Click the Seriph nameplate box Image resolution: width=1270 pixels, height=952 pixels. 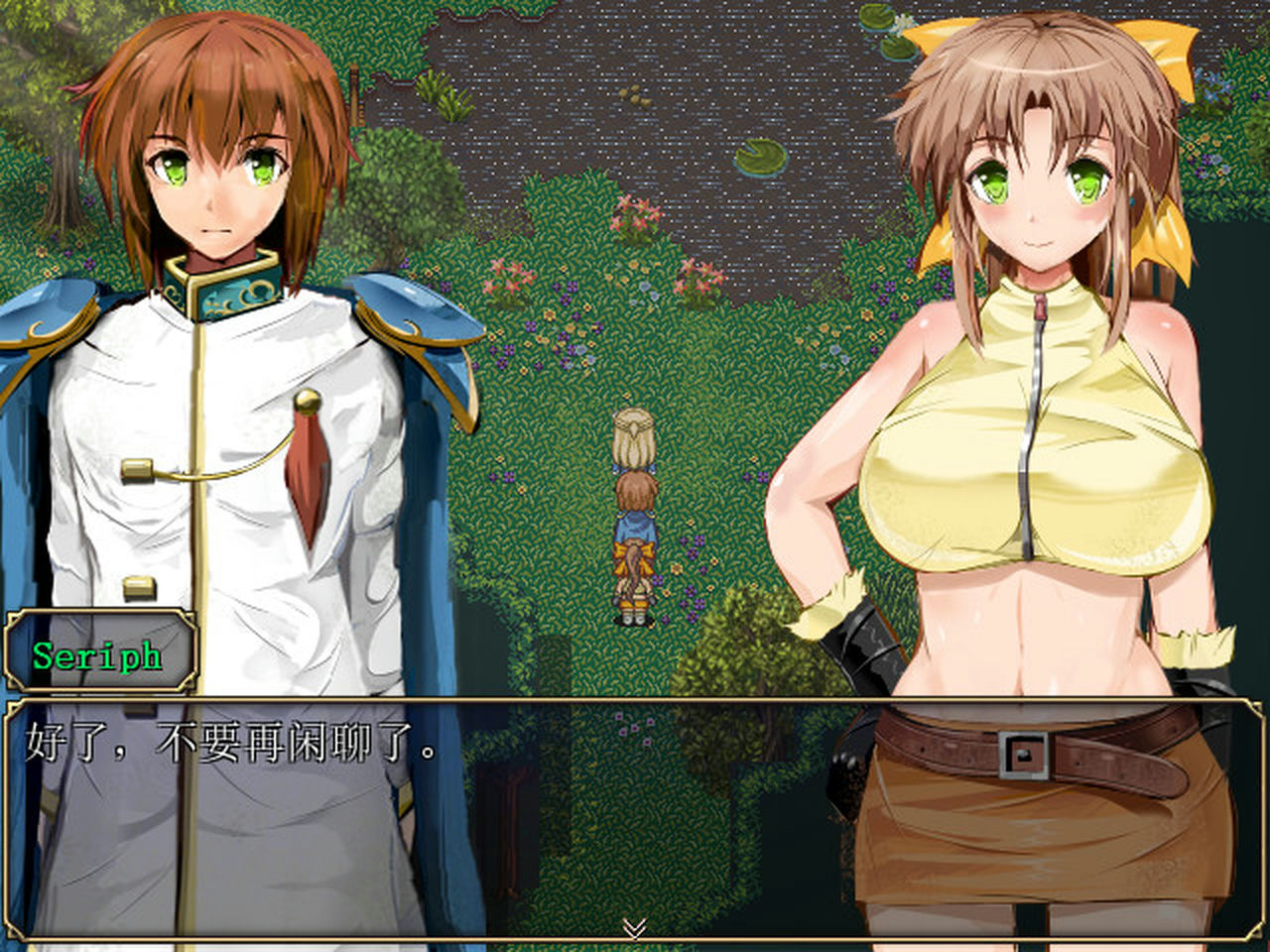point(99,653)
